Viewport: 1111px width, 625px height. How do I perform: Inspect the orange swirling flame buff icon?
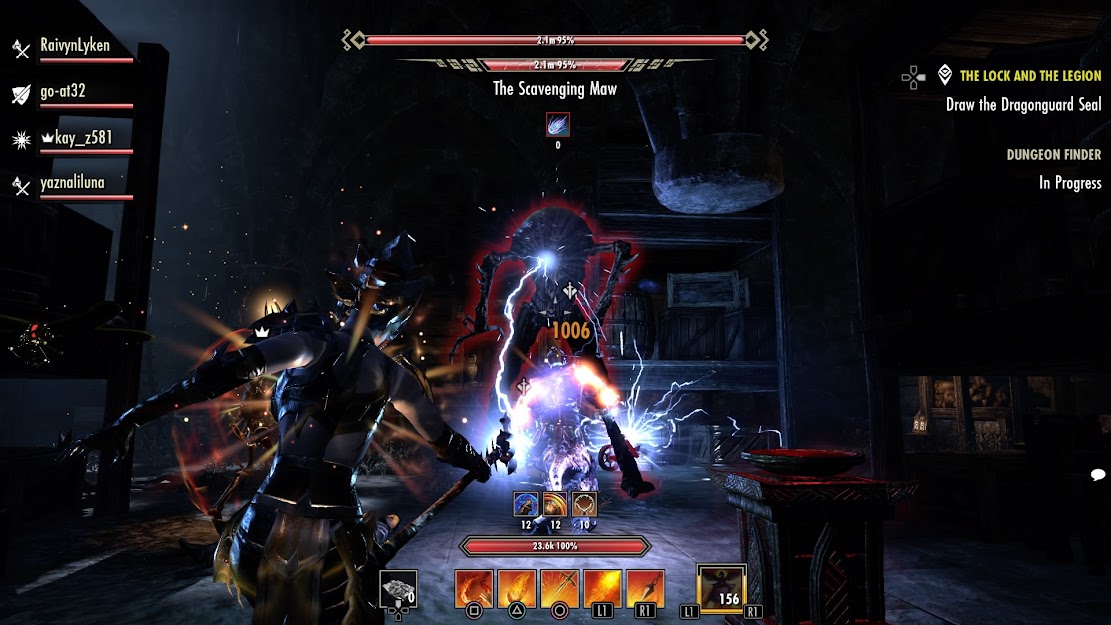(x=555, y=504)
